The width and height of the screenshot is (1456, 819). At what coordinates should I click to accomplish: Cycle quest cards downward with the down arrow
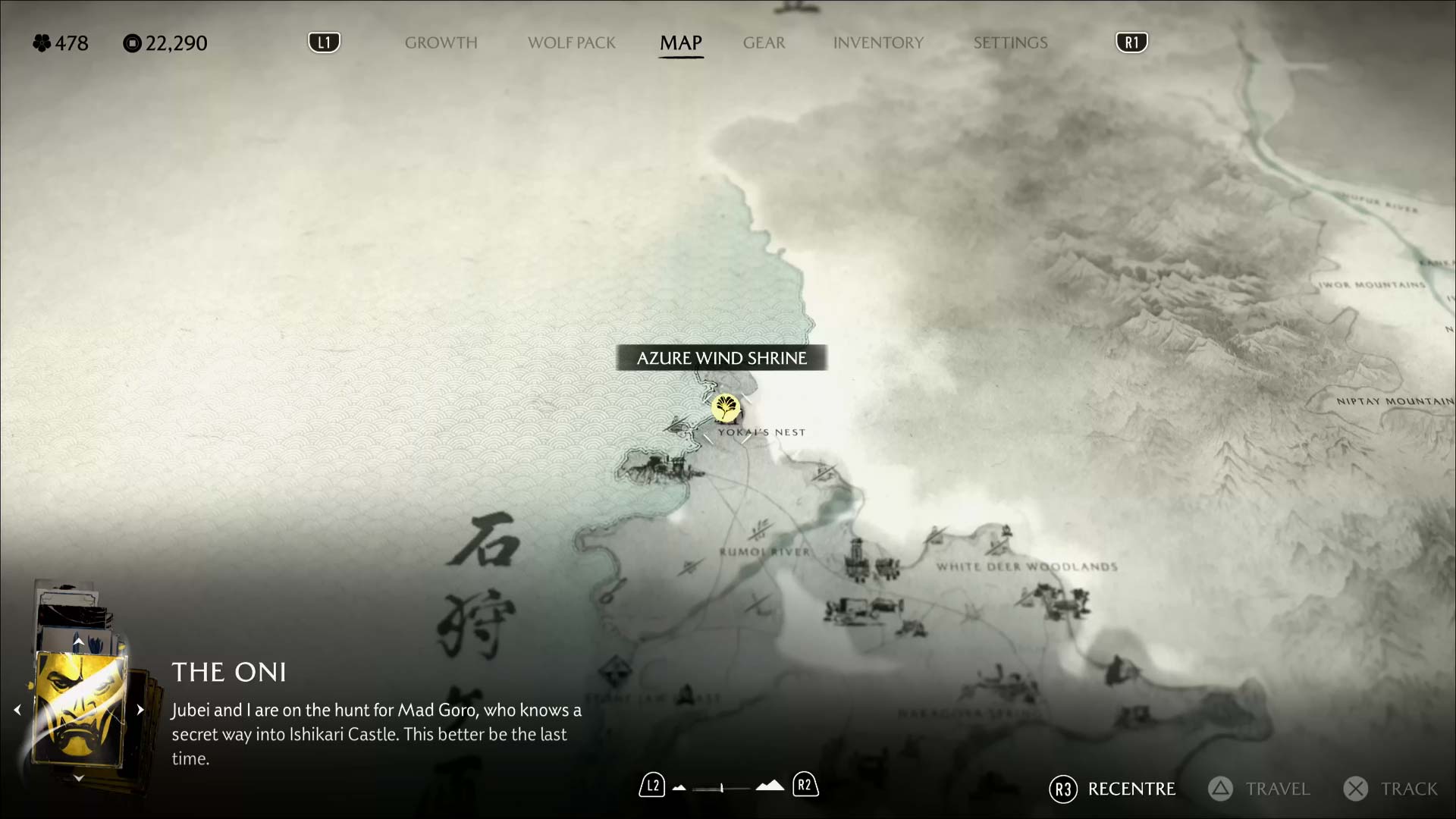[78, 778]
